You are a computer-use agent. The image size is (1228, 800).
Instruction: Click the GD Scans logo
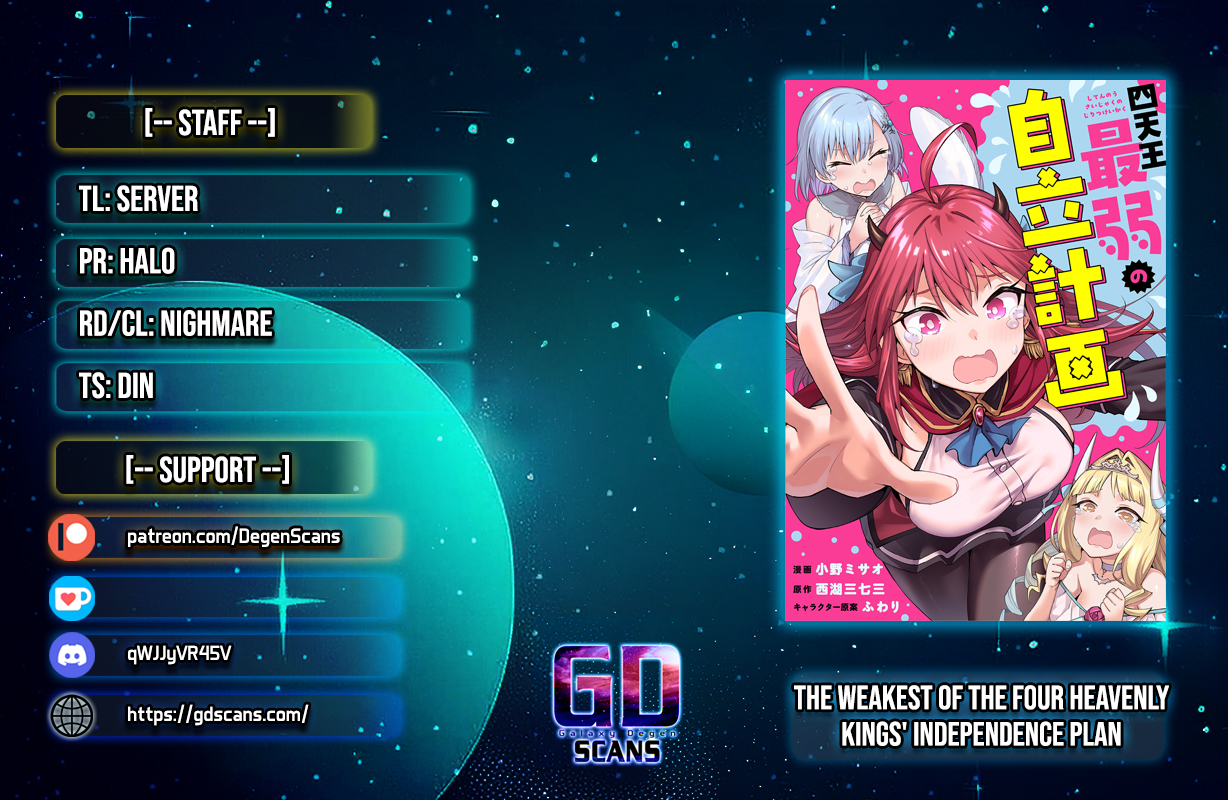(616, 703)
